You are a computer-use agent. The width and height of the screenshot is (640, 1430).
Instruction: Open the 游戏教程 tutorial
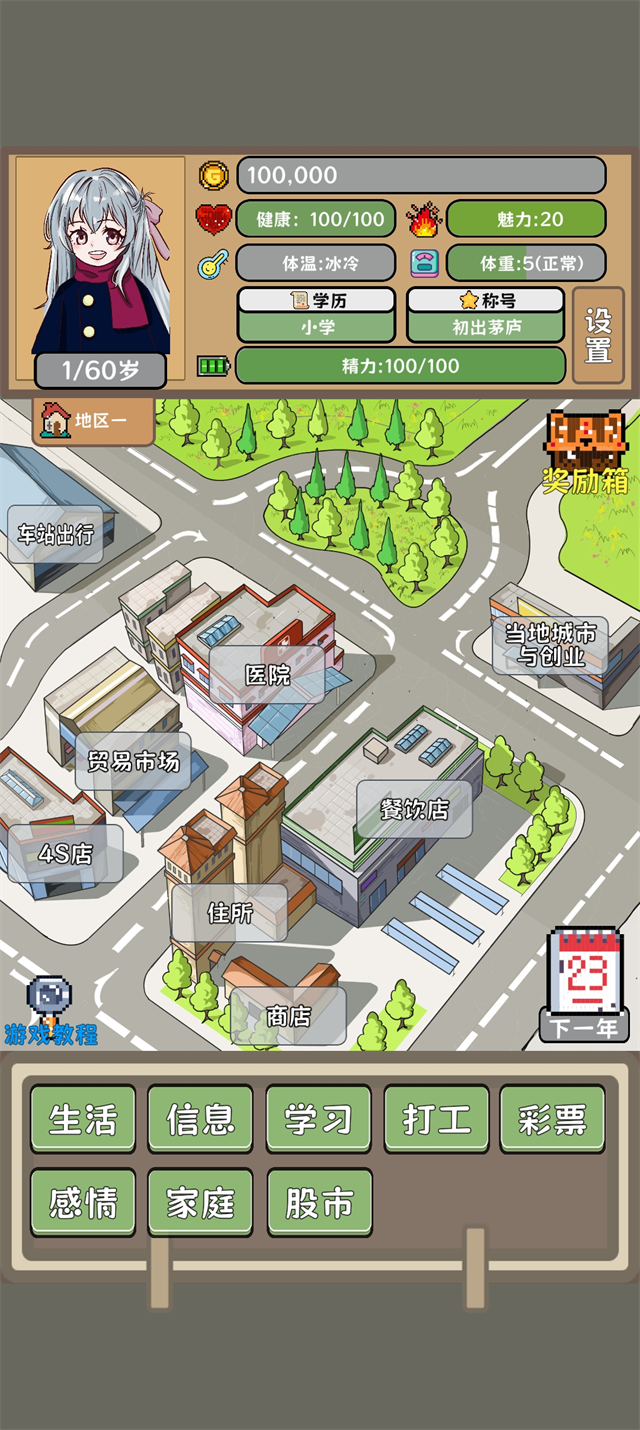(50, 1010)
